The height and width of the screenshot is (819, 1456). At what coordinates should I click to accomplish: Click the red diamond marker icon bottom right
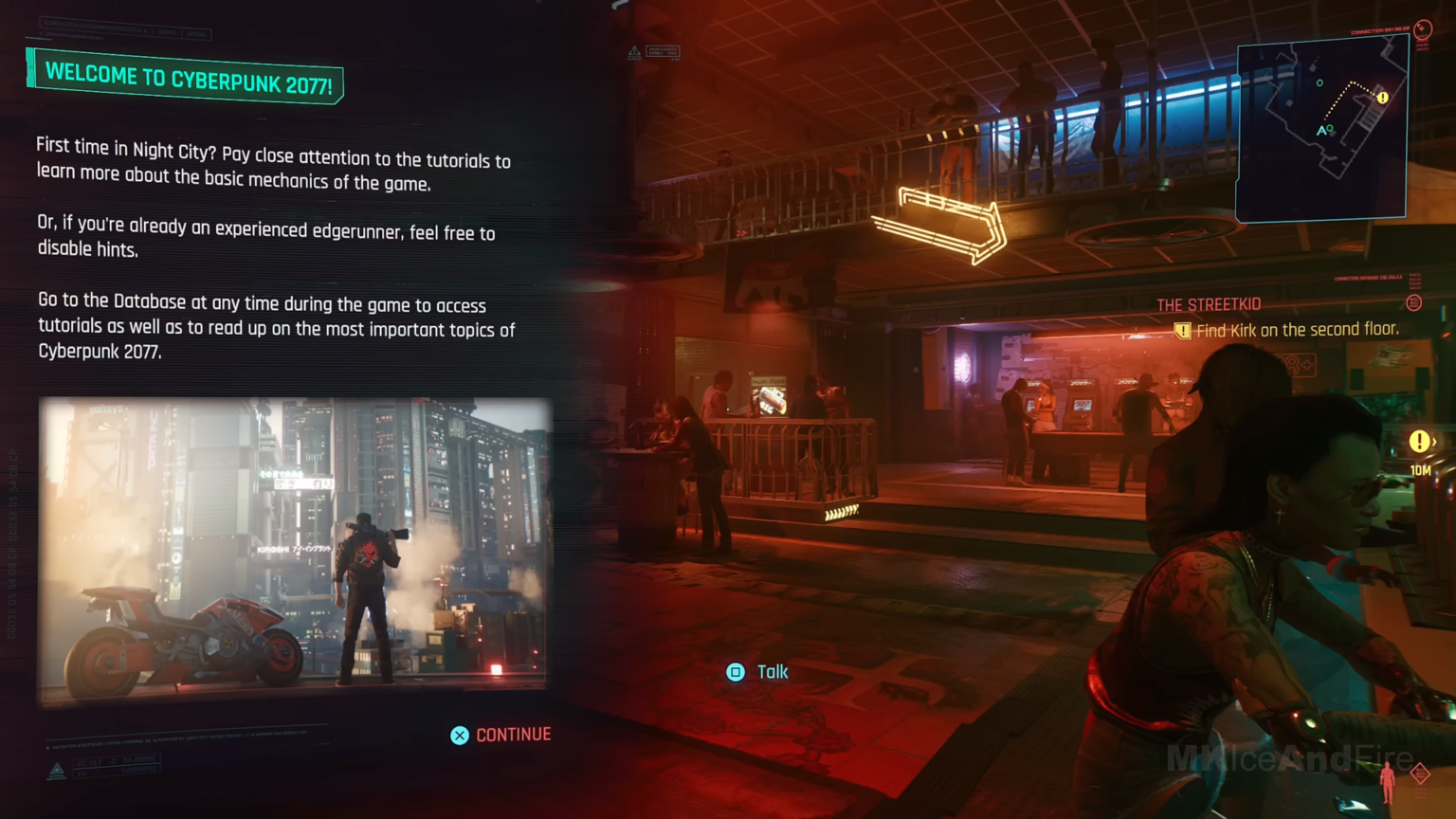click(1421, 774)
